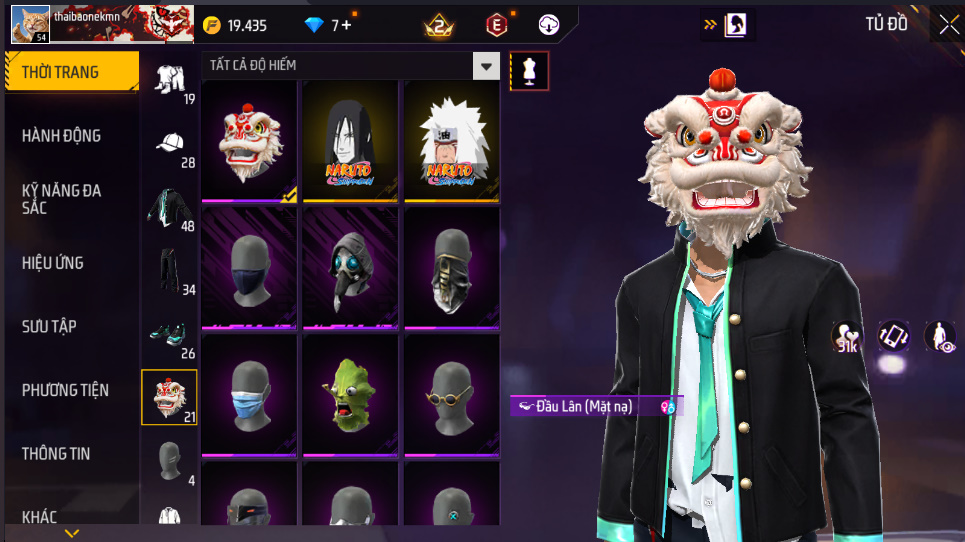Switch to the shoes category
This screenshot has height=542, width=965.
[170, 337]
